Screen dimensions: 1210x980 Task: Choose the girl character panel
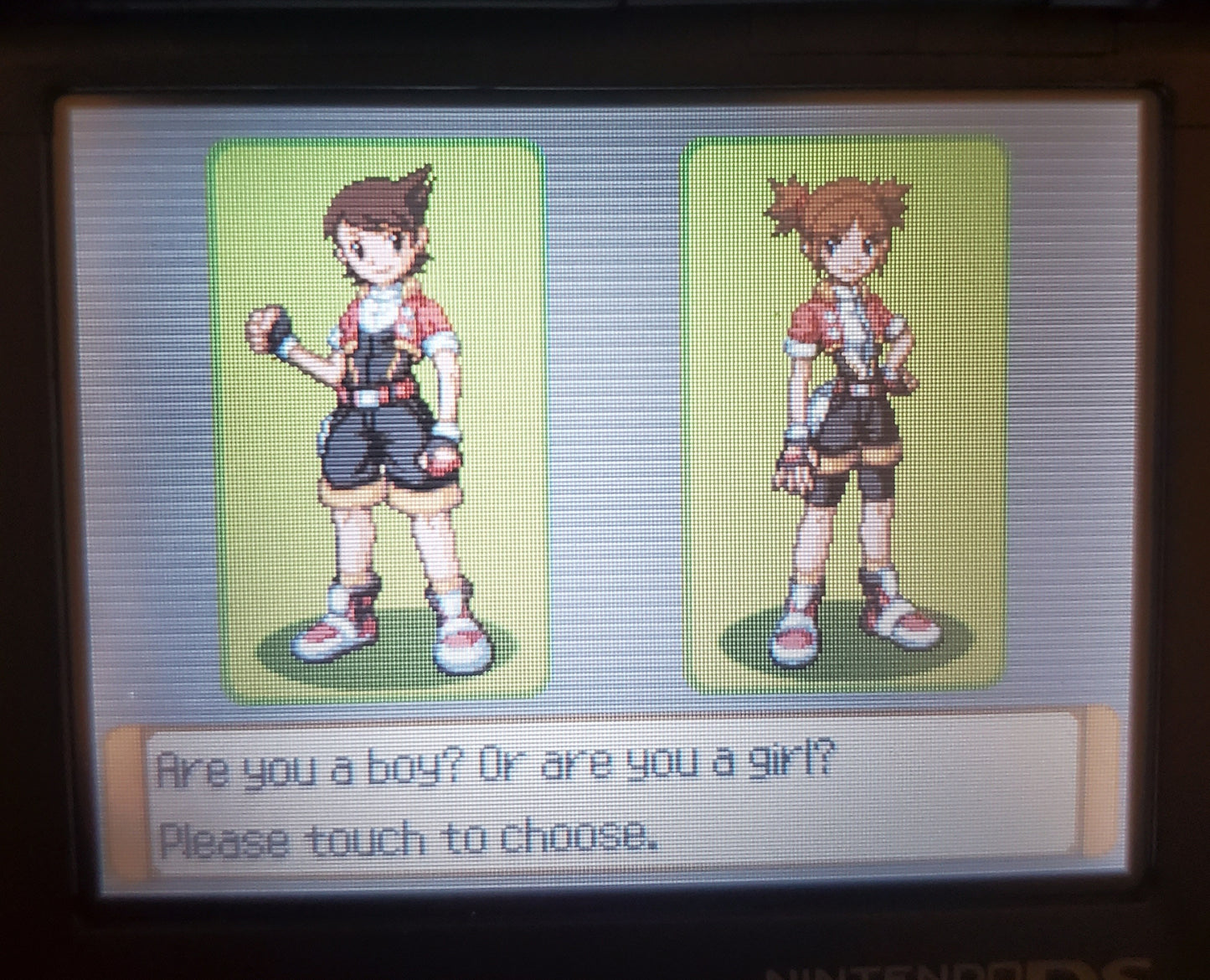pyautogui.click(x=846, y=415)
